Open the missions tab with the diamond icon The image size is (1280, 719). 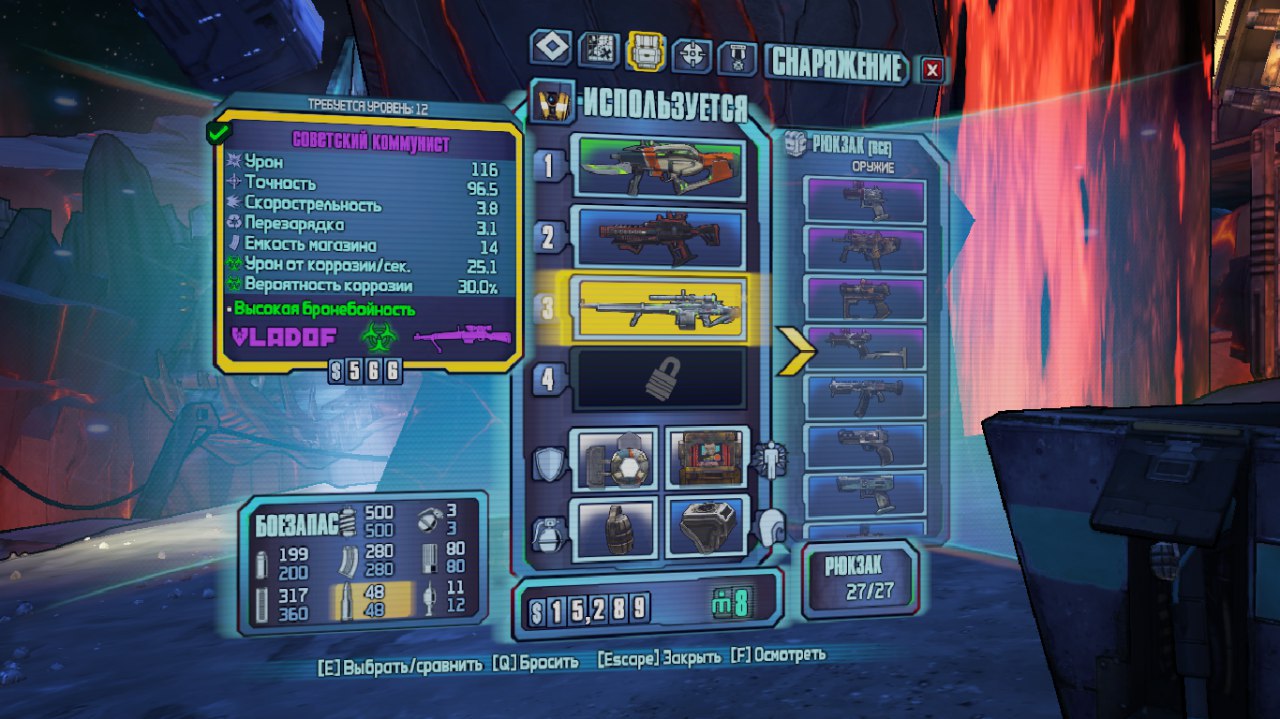pyautogui.click(x=552, y=48)
